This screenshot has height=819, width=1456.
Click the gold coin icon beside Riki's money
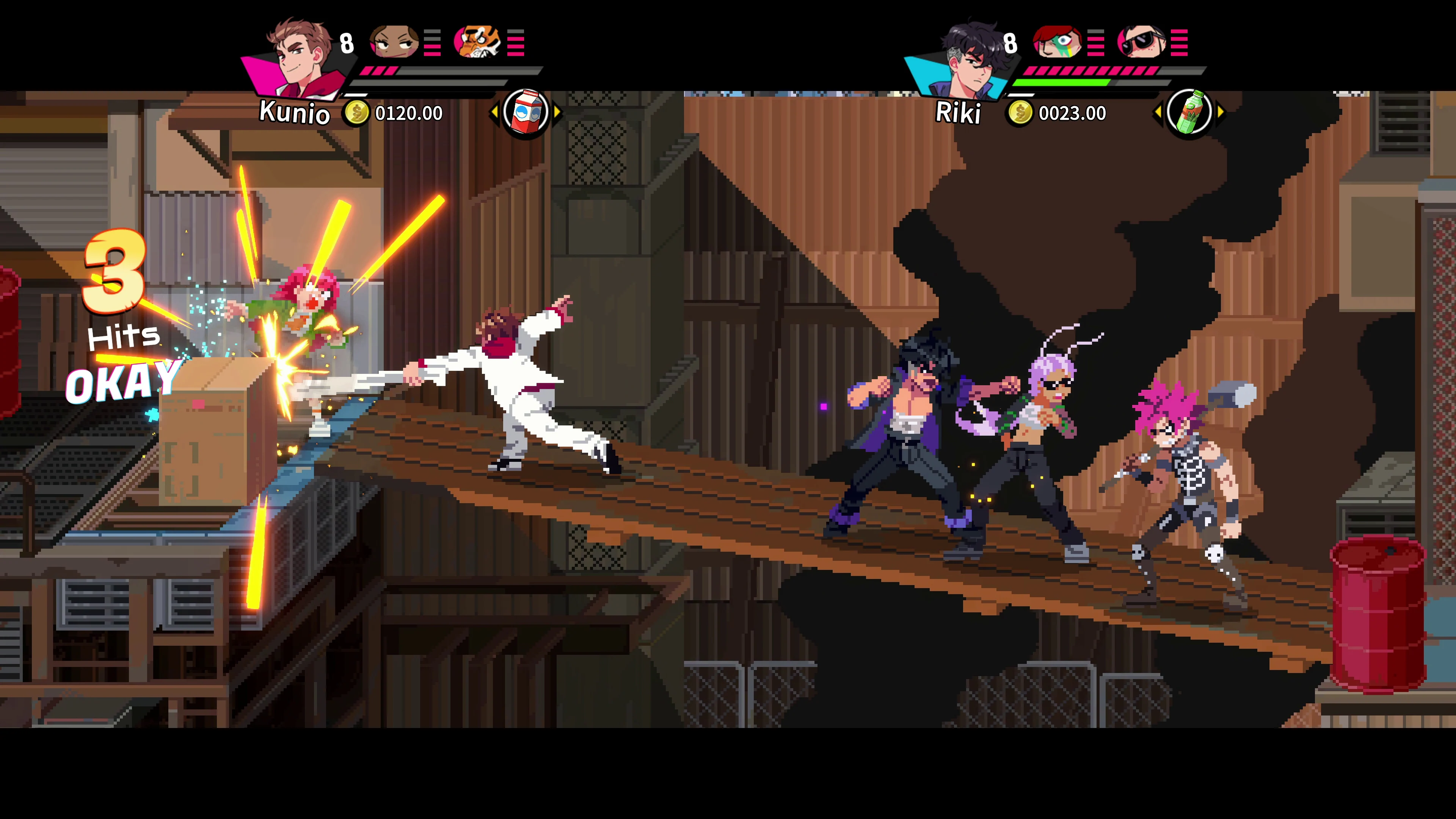(x=1021, y=113)
